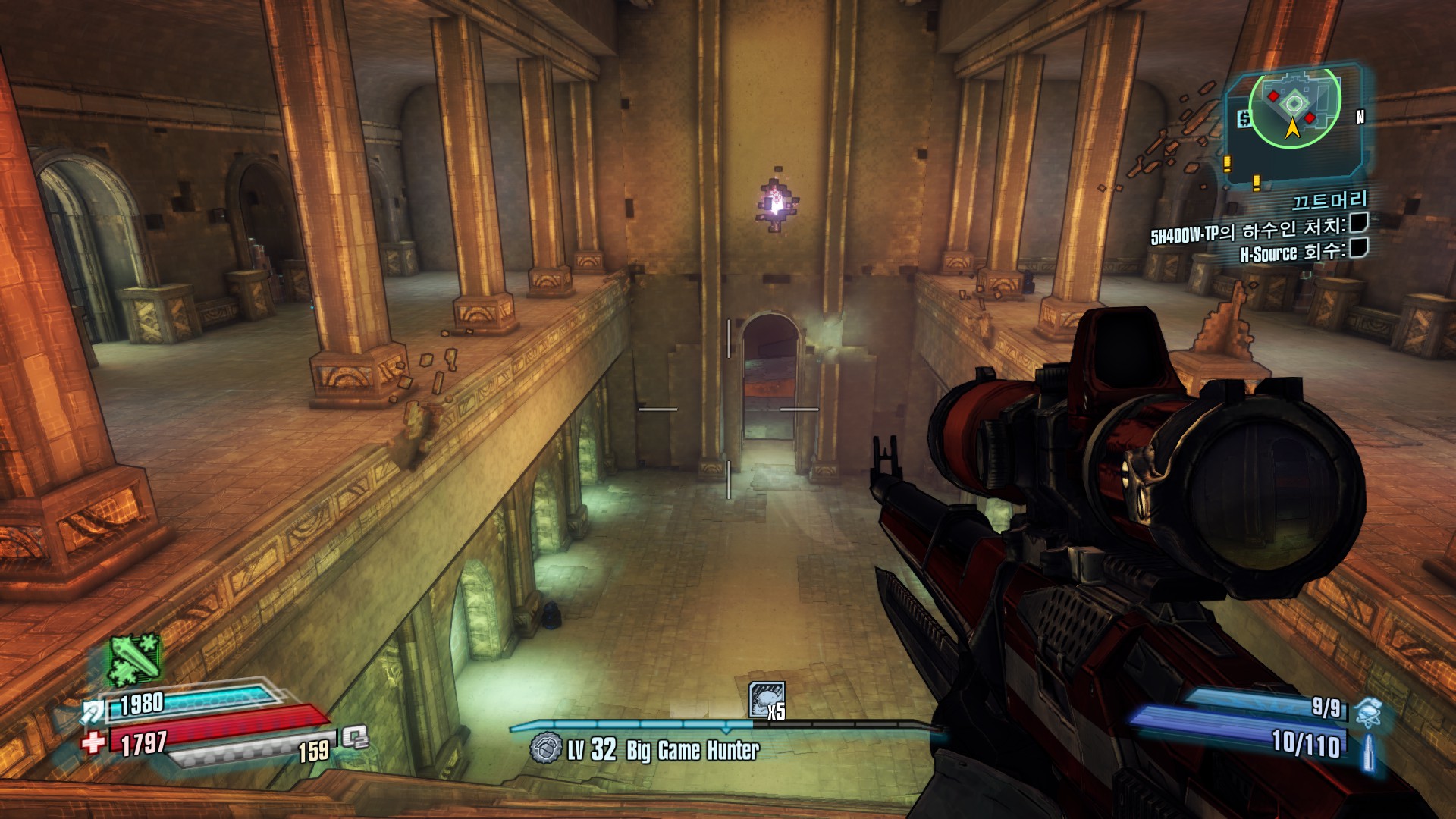Click the red health cross icon
1456x819 pixels.
coord(94,742)
